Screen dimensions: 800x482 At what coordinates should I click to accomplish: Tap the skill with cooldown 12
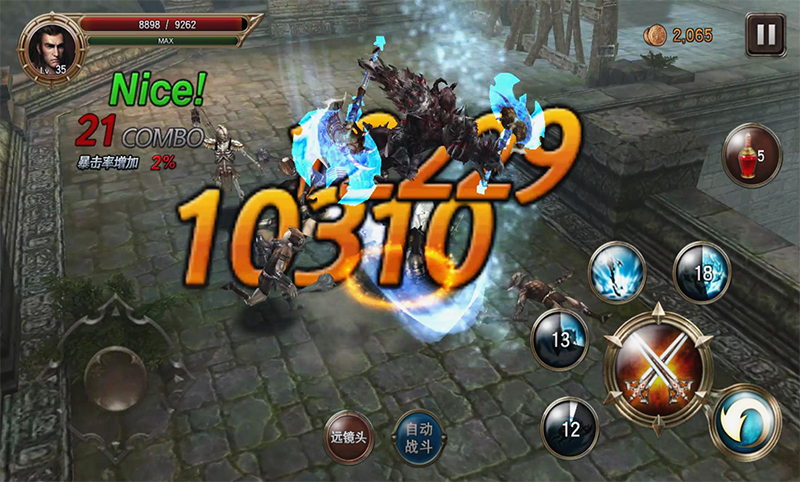tap(570, 427)
